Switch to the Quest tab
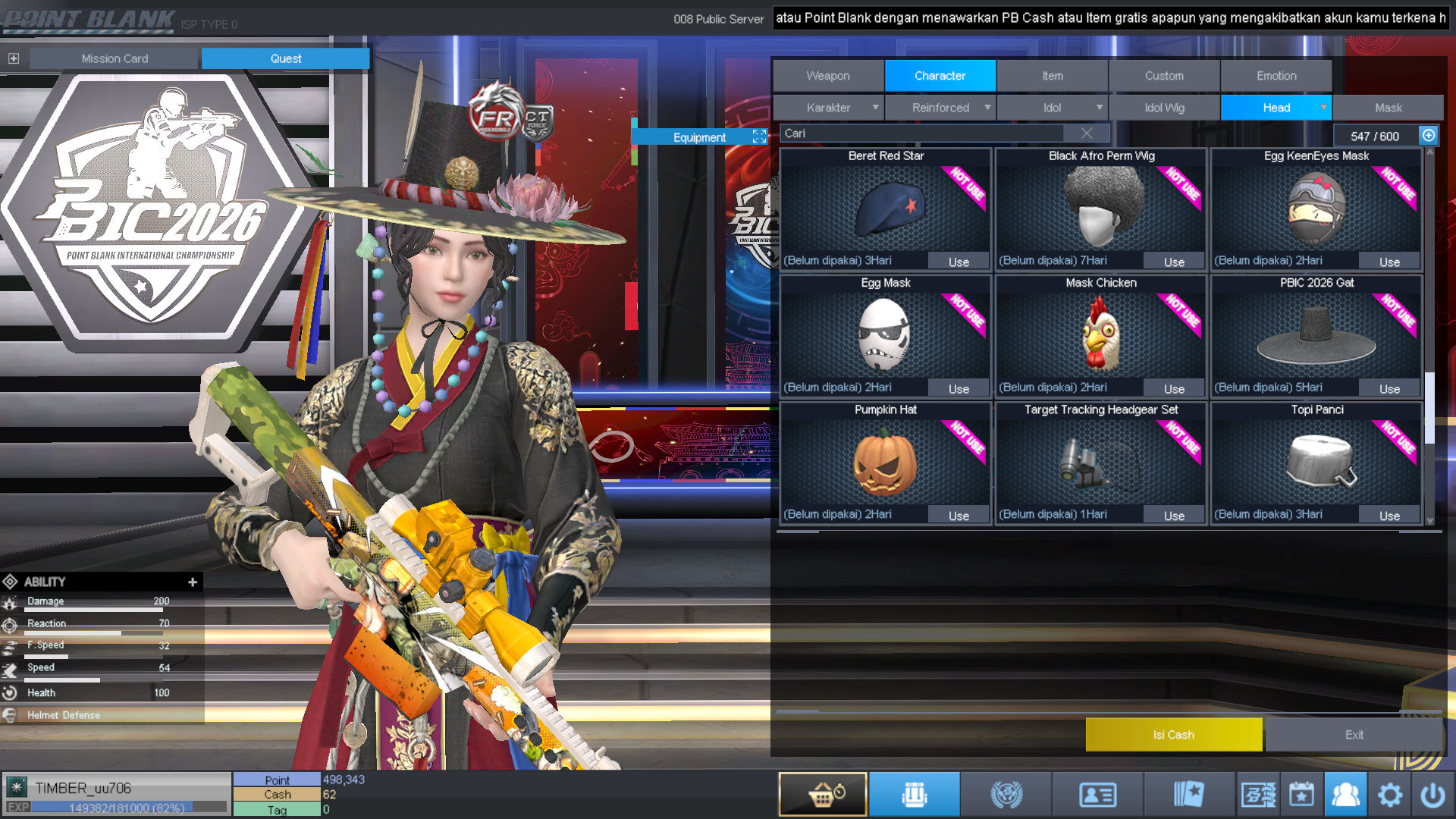The width and height of the screenshot is (1456, 819). coord(285,58)
